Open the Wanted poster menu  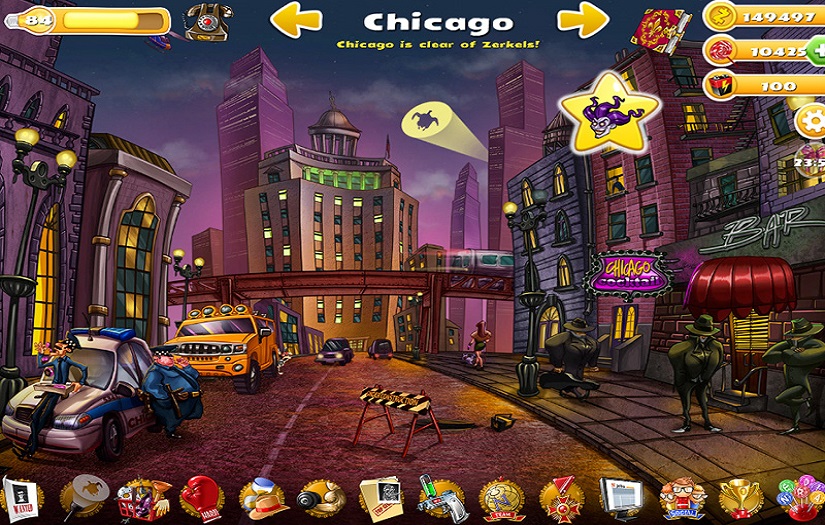point(19,497)
